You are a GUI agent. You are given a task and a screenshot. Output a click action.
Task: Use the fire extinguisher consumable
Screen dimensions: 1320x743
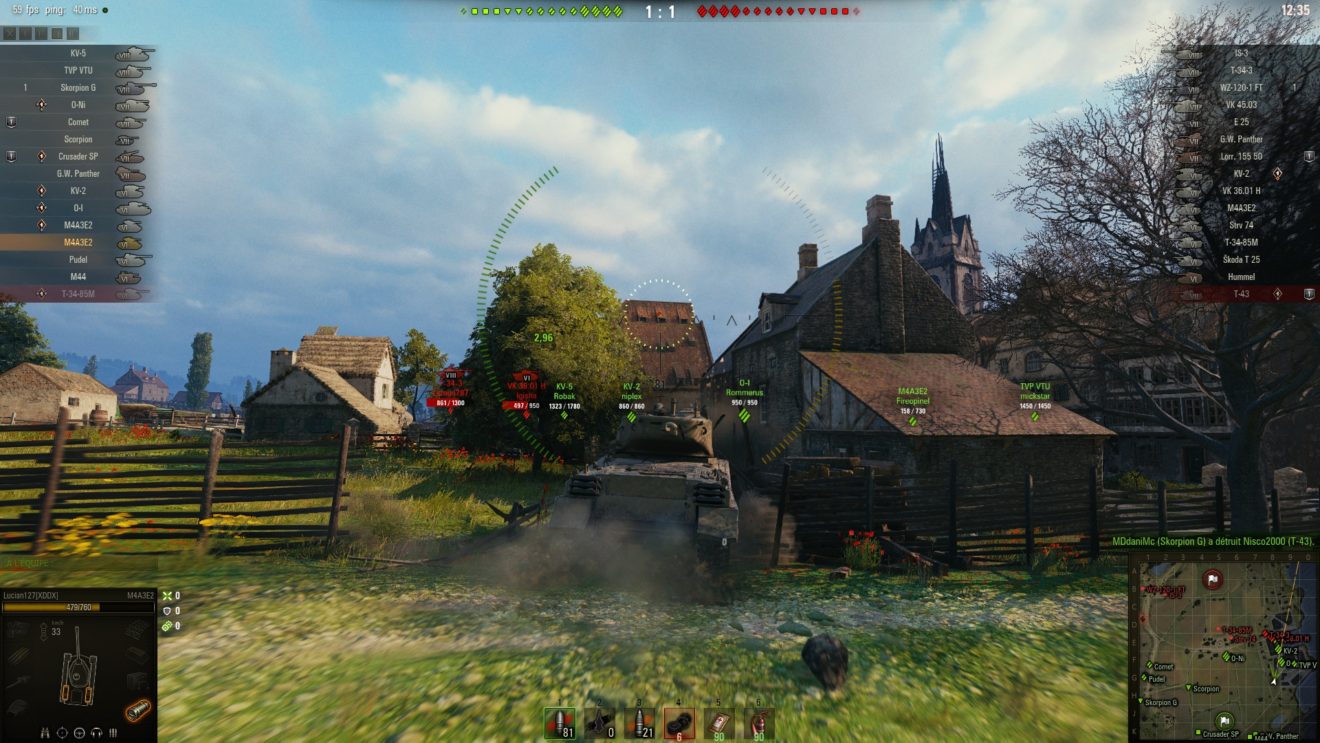pyautogui.click(x=758, y=722)
